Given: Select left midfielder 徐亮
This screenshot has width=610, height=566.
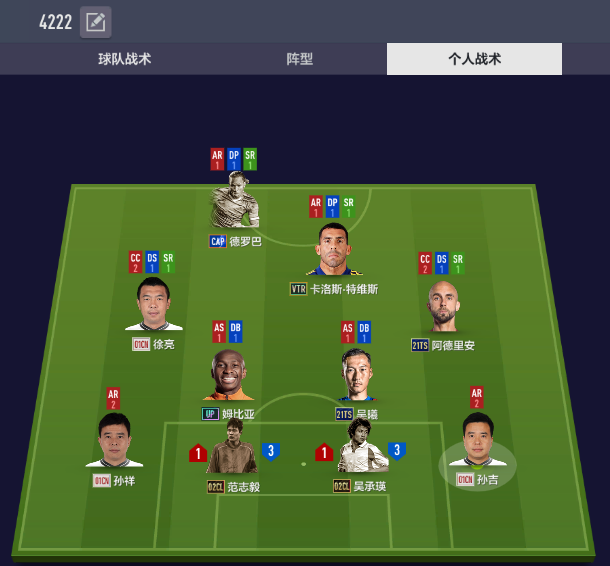Looking at the screenshot, I should [154, 304].
